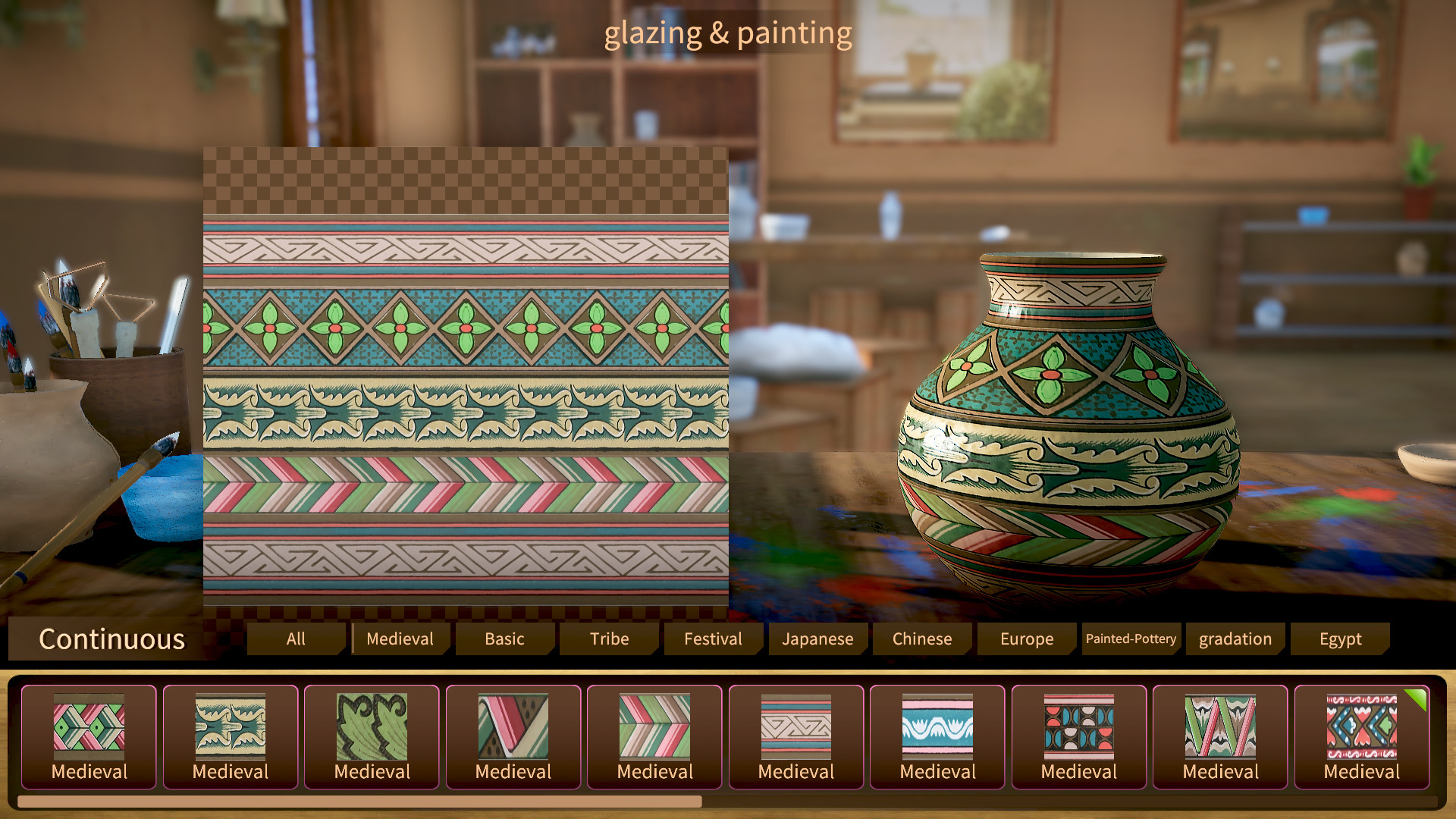The width and height of the screenshot is (1456, 819).
Task: Select the large triangular loop carving tool
Action: 76,288
